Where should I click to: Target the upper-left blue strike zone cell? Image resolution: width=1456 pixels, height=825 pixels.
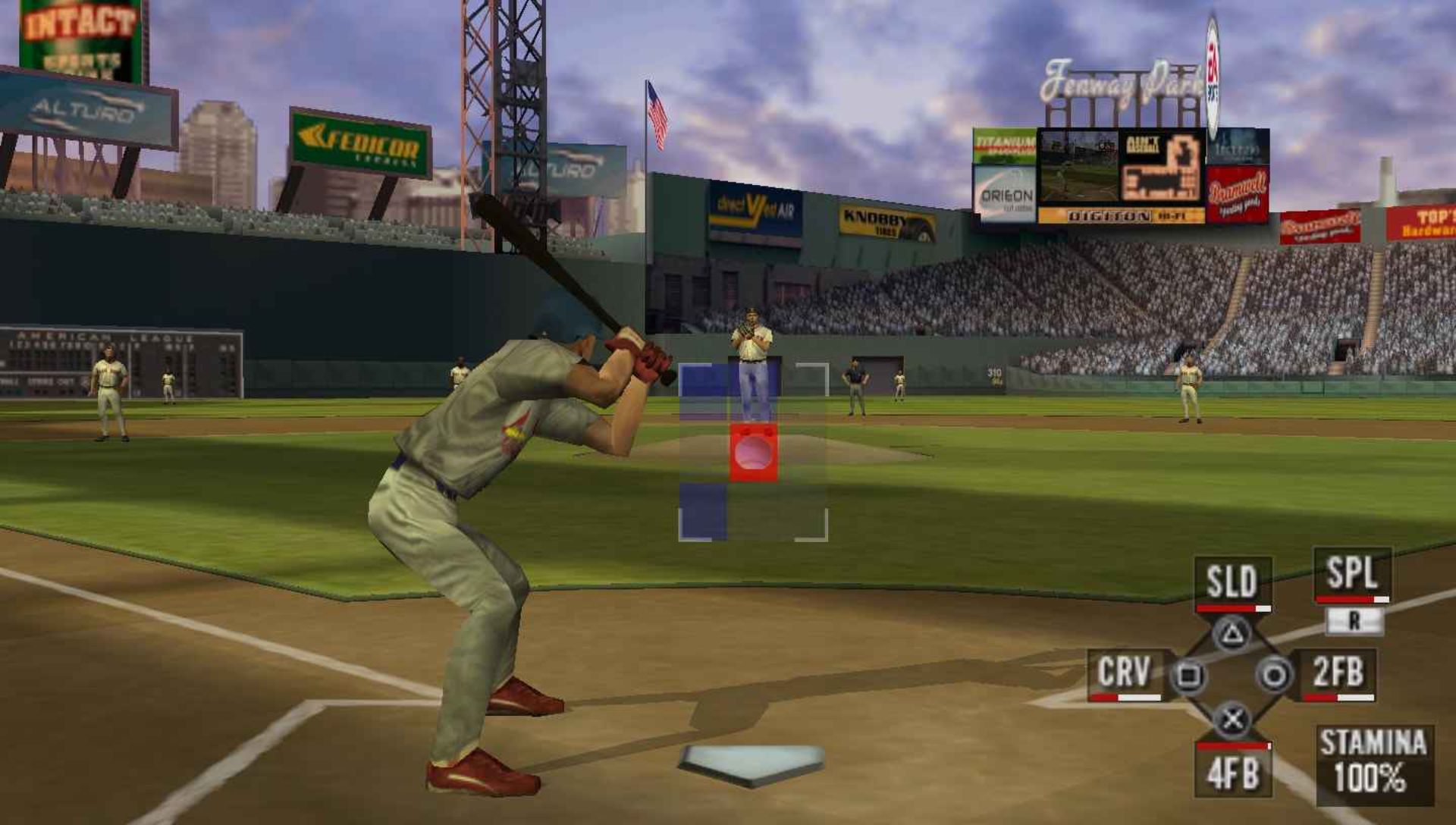pos(704,393)
